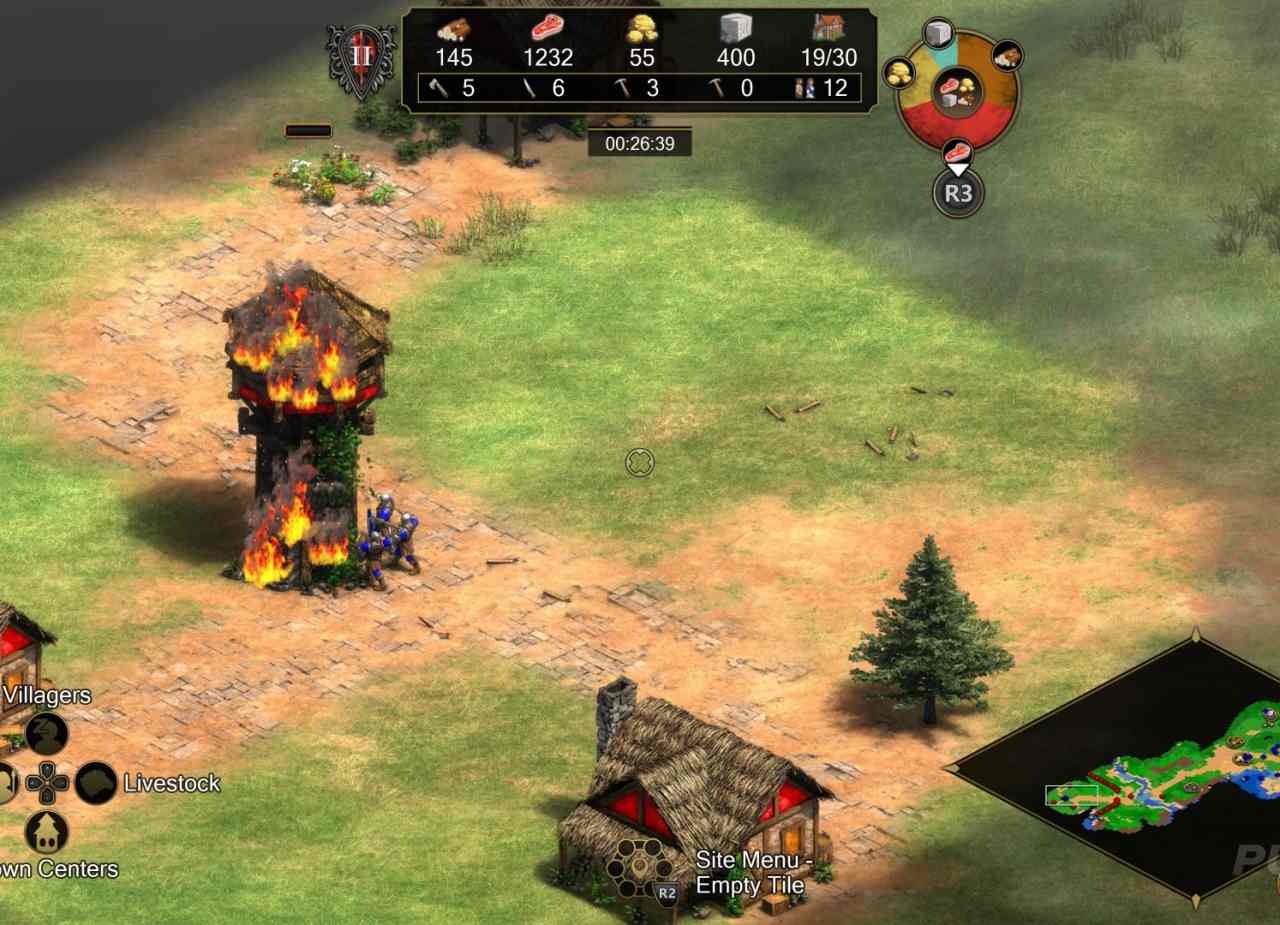Viewport: 1280px width, 925px height.
Task: Select stone on the villager priority wheel
Action: click(x=938, y=35)
